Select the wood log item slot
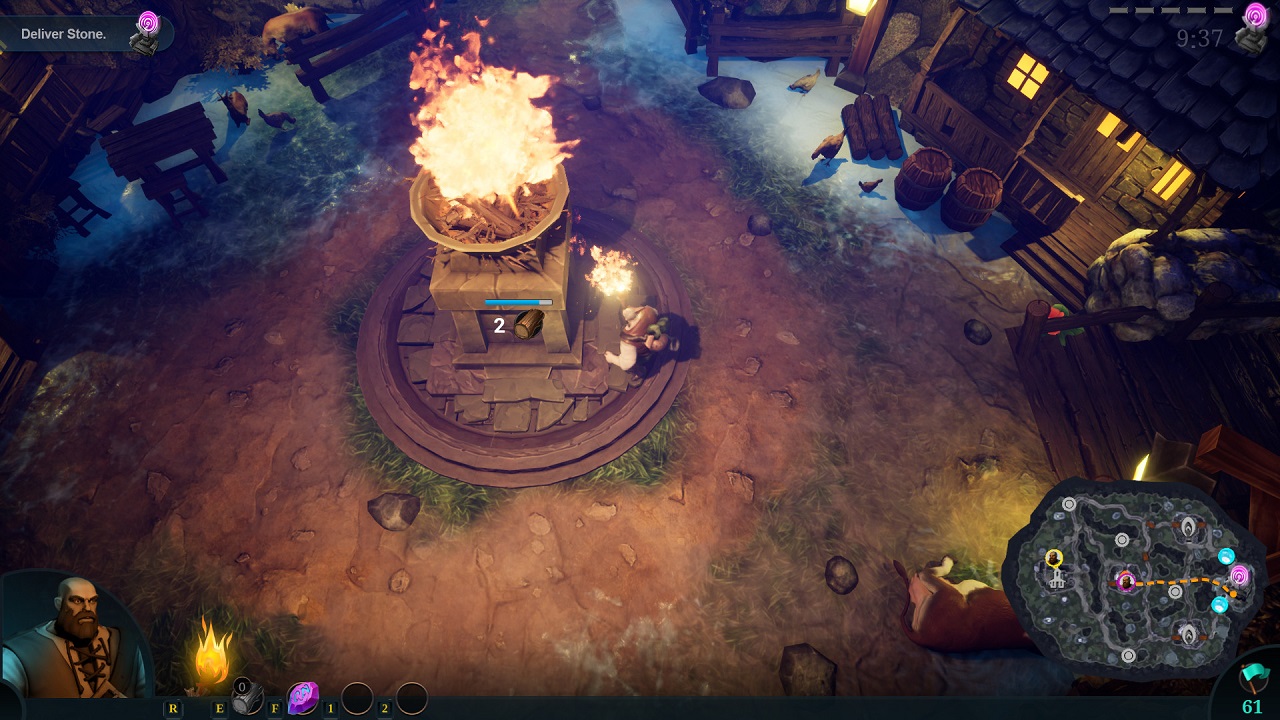Viewport: 1280px width, 720px height. point(246,699)
